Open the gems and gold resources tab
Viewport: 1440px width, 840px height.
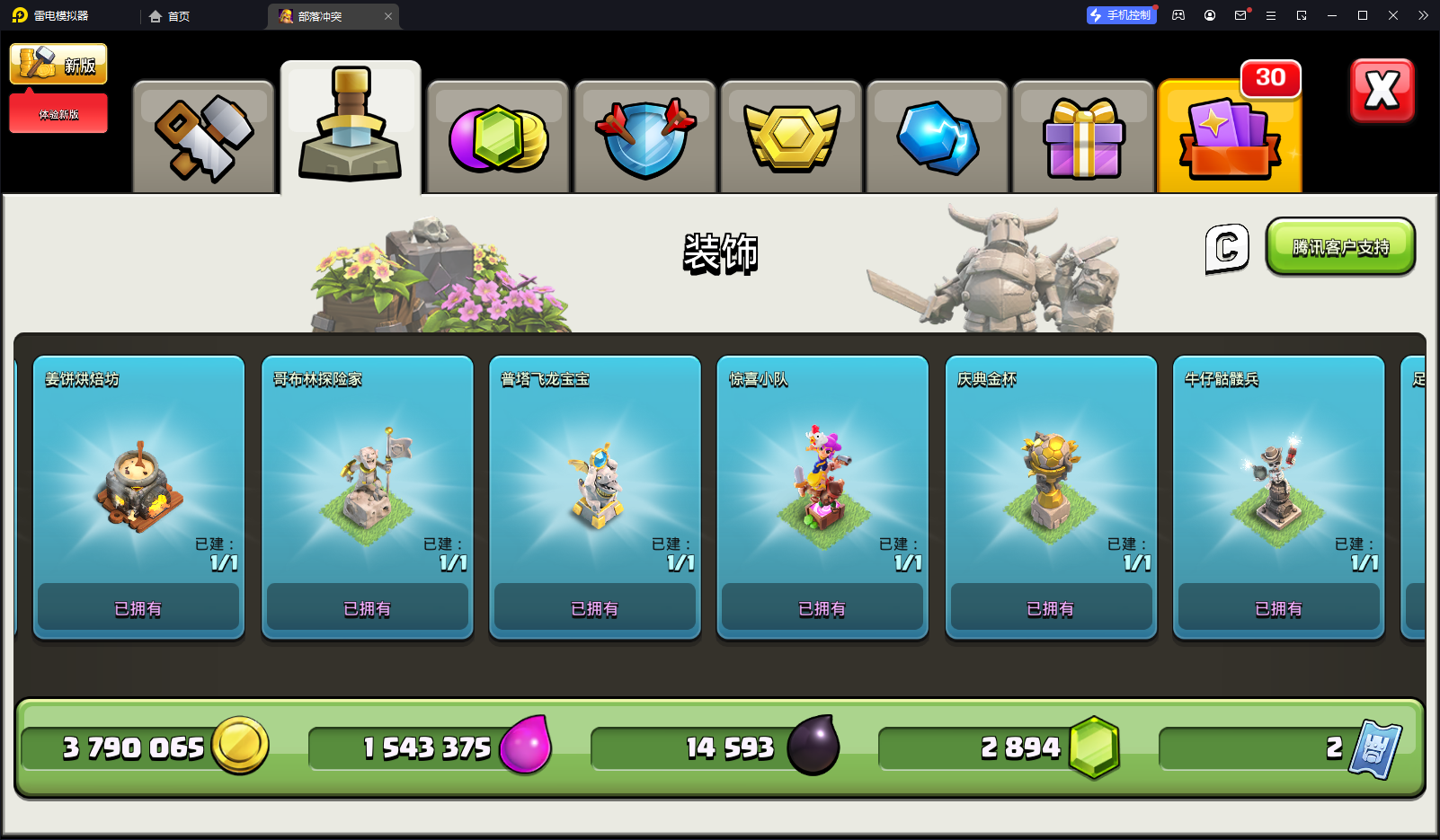point(498,138)
